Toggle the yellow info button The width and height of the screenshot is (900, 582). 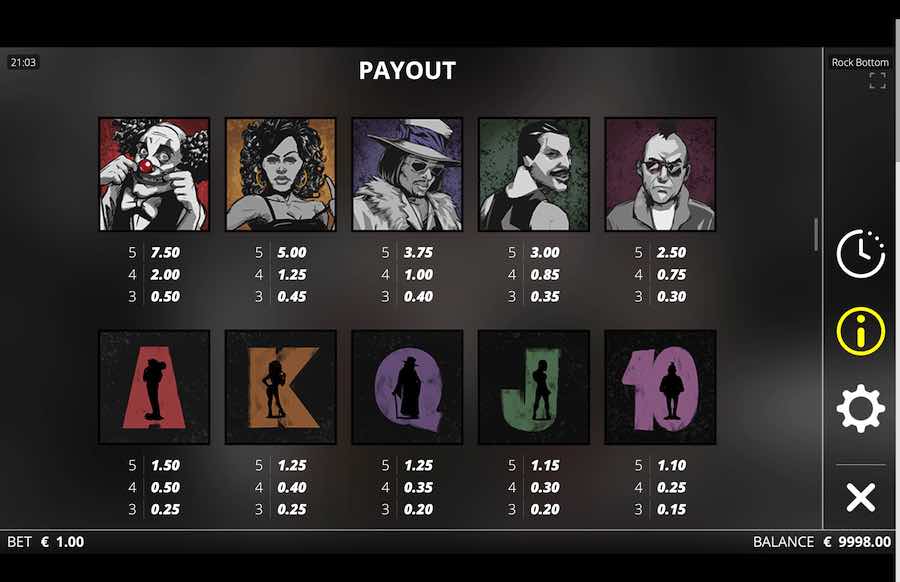pos(860,331)
